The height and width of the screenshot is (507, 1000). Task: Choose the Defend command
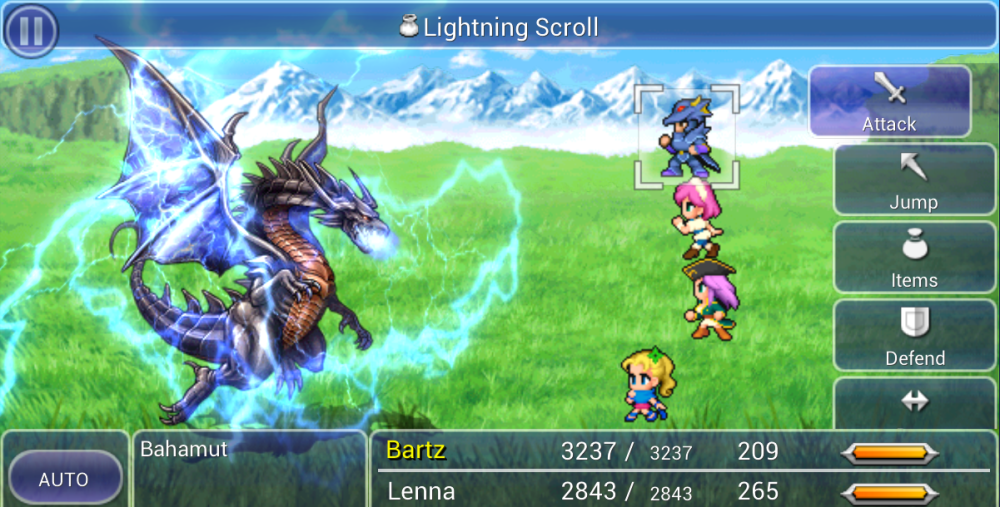coord(913,336)
